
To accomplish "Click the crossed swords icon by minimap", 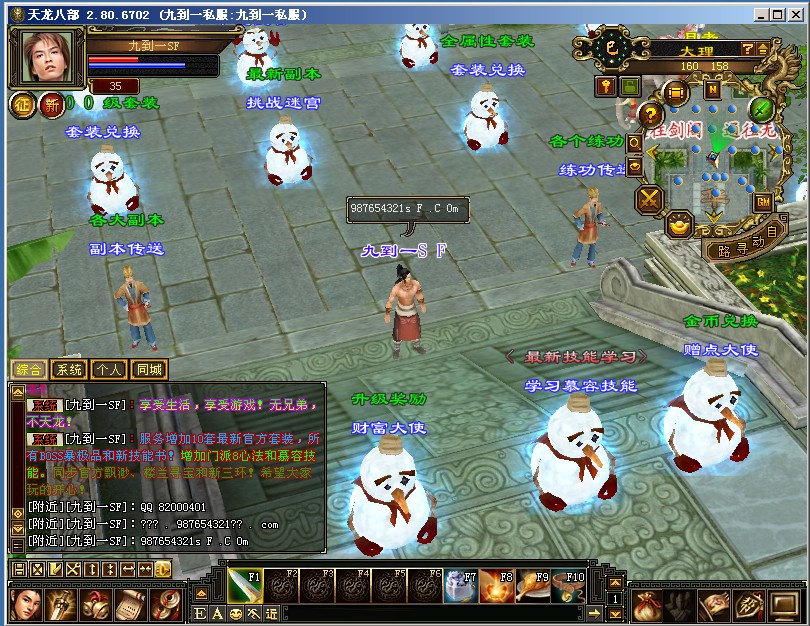I will (651, 198).
